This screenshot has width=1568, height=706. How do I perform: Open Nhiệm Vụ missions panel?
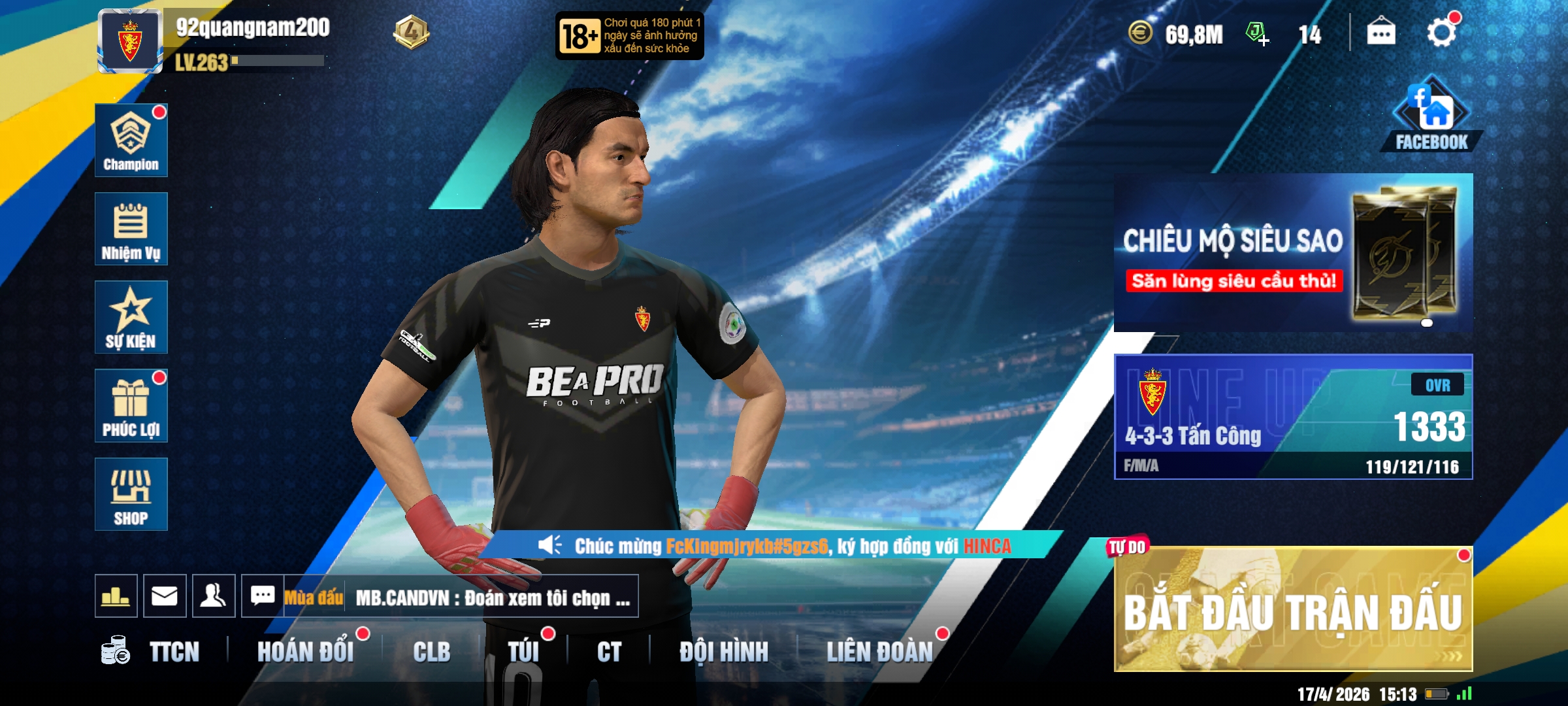tap(131, 229)
